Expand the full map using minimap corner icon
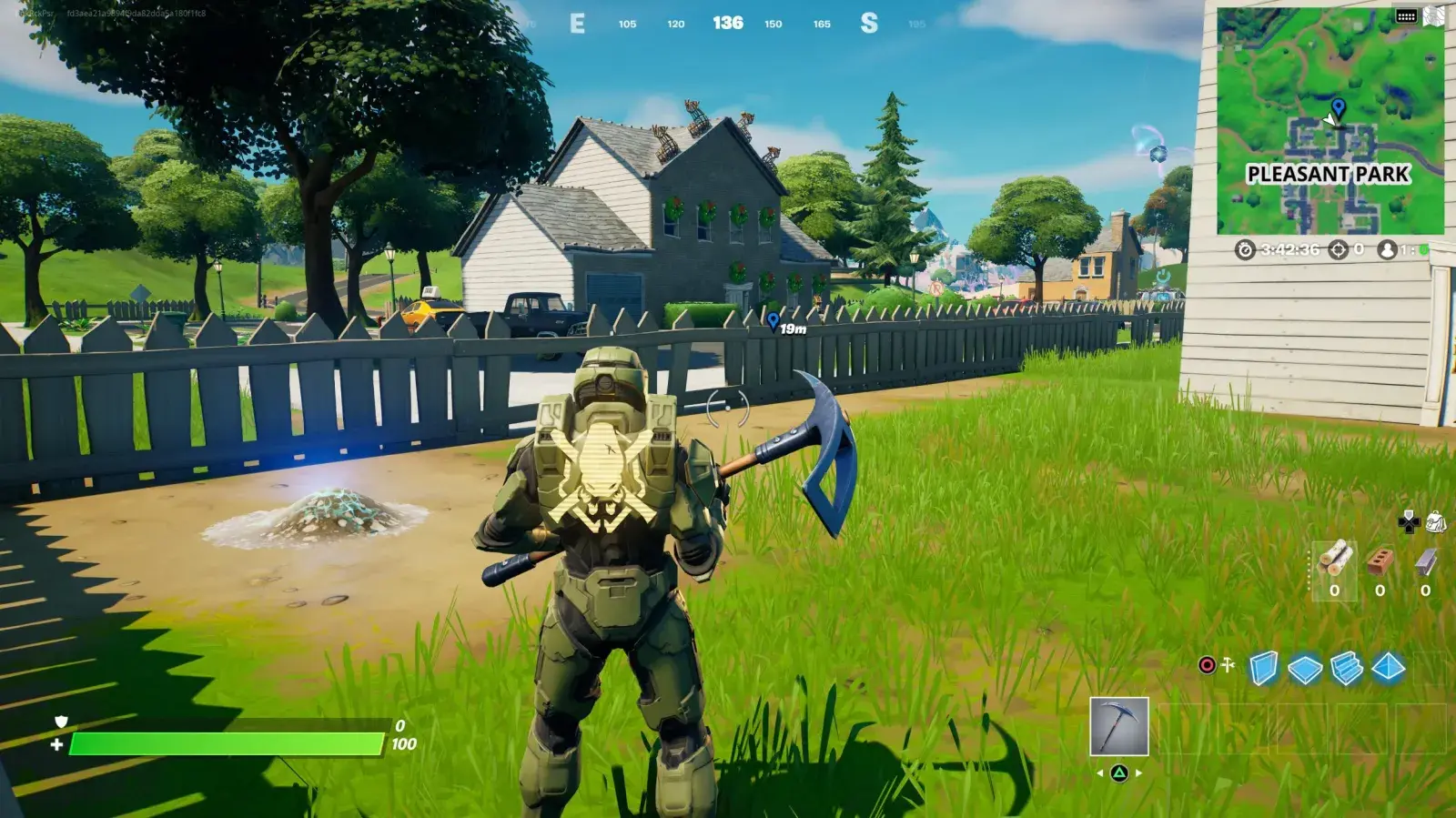Image resolution: width=1456 pixels, height=818 pixels. pyautogui.click(x=1433, y=15)
